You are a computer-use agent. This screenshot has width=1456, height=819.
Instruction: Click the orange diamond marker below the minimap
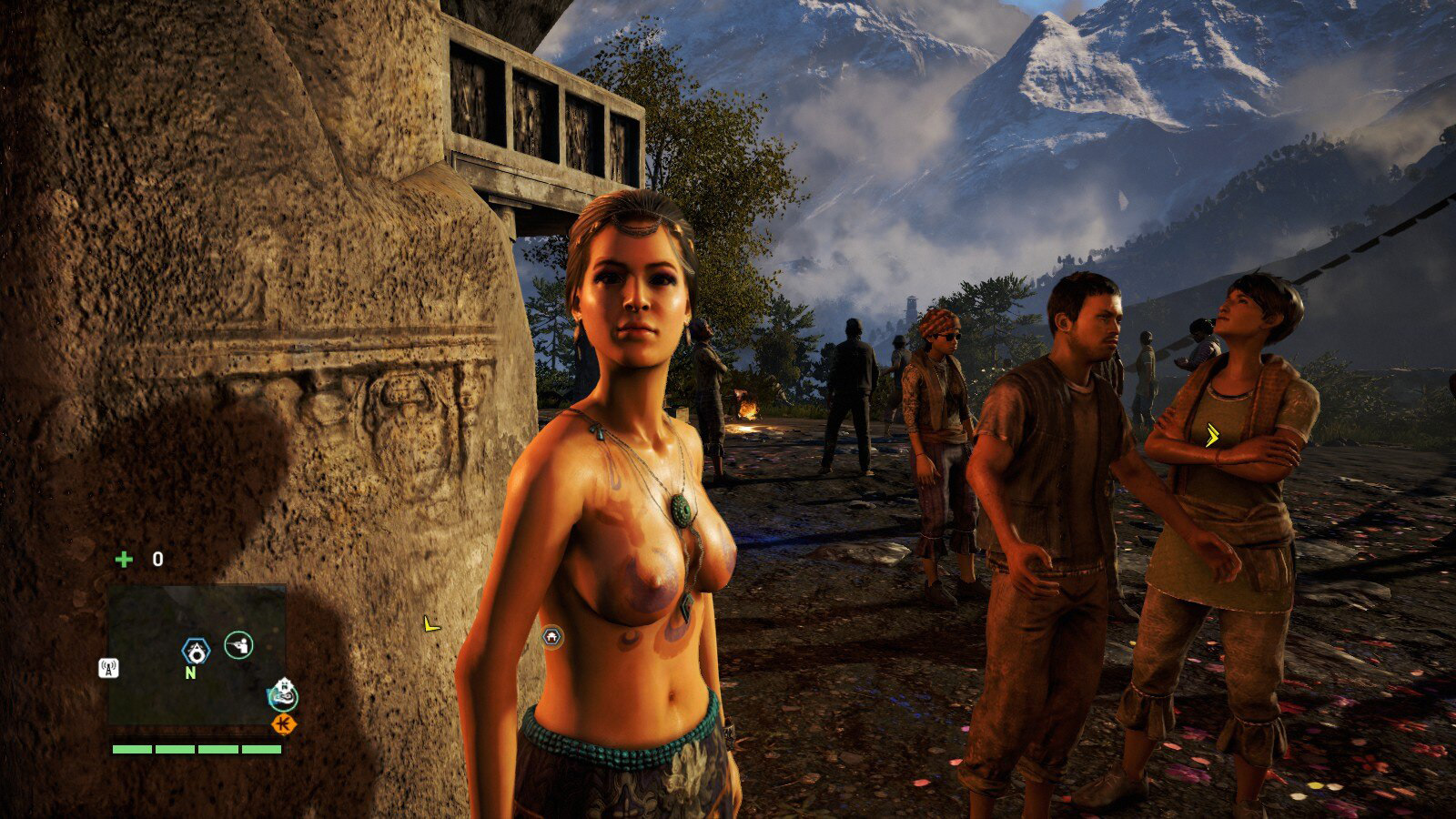pos(285,723)
